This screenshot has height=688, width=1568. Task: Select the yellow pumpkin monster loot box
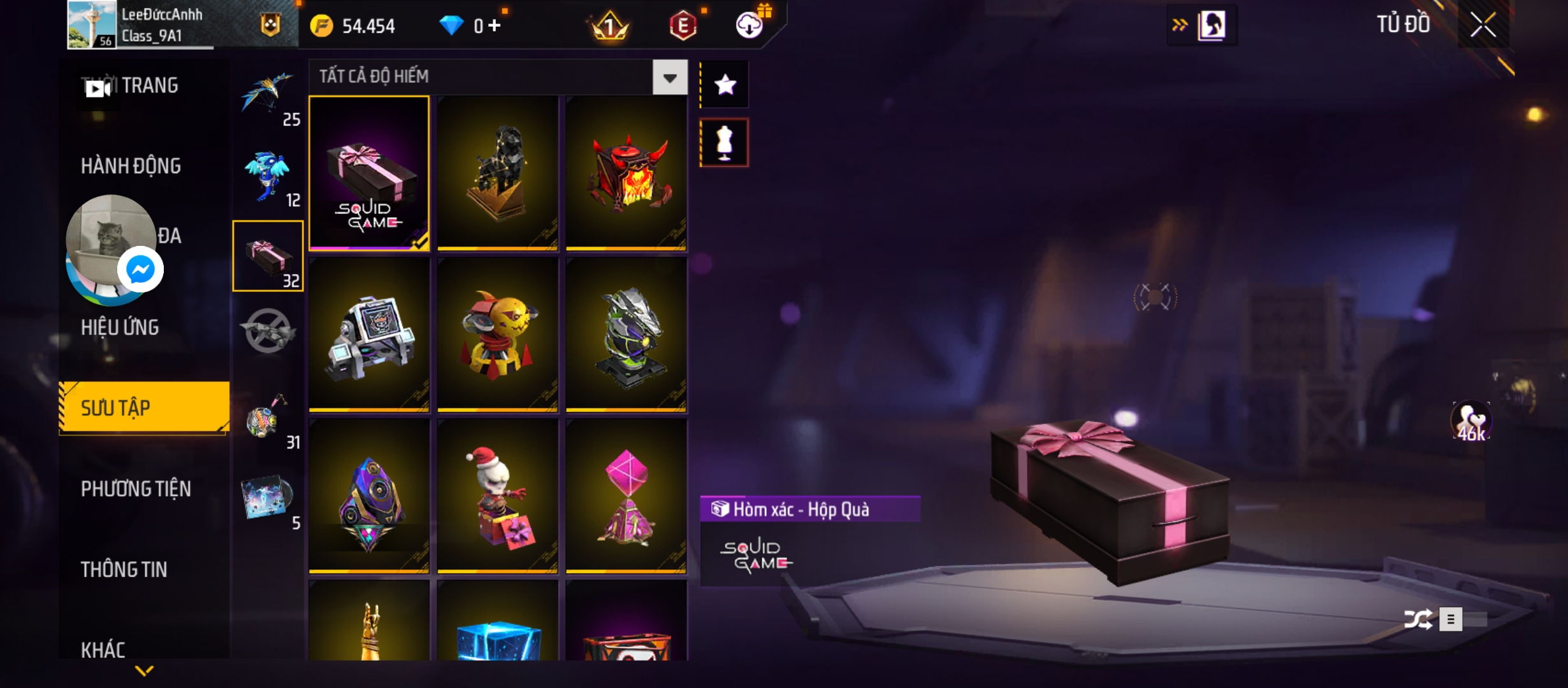point(498,334)
